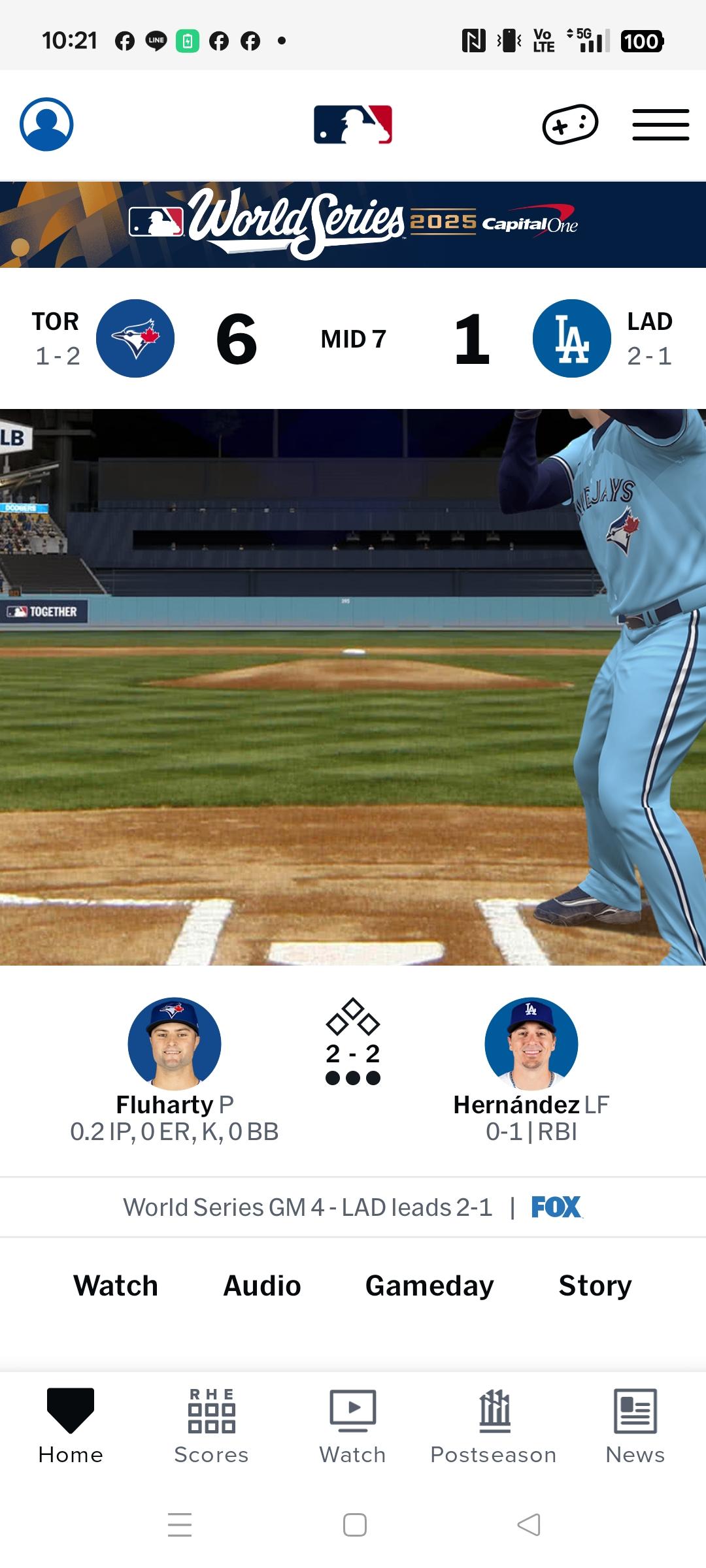
Task: Select the Los Angeles Dodgers logo
Action: (x=572, y=338)
